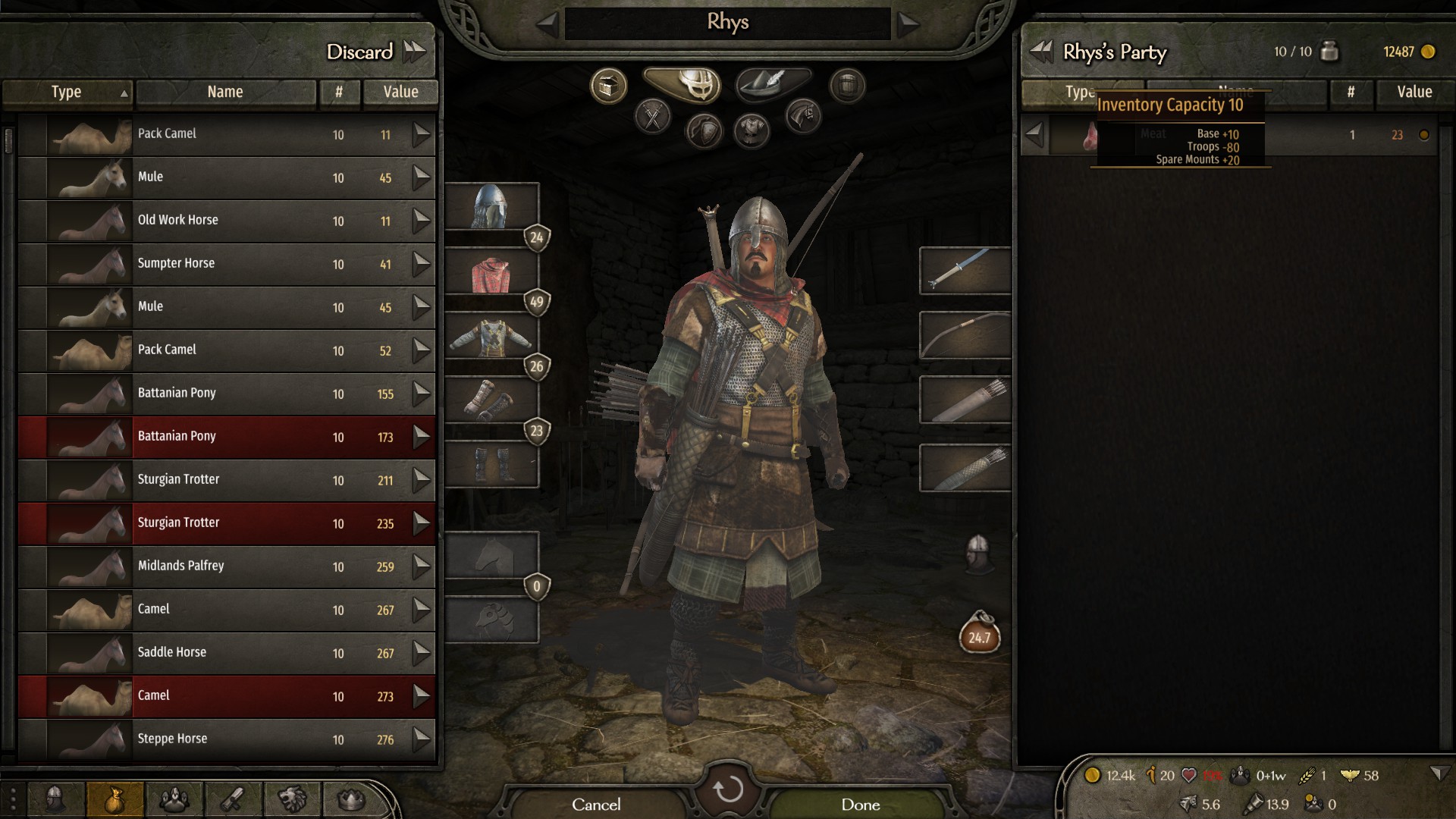Image resolution: width=1456 pixels, height=819 pixels.
Task: Reset the inventory with the circular arrow
Action: [x=728, y=790]
